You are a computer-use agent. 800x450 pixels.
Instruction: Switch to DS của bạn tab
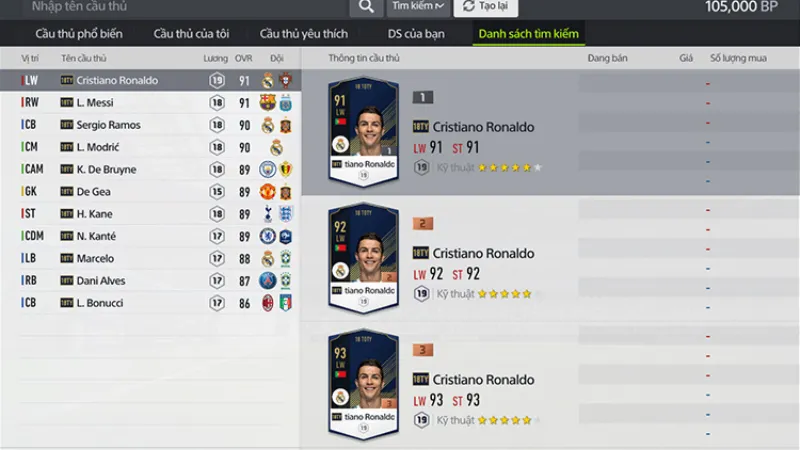click(x=416, y=34)
